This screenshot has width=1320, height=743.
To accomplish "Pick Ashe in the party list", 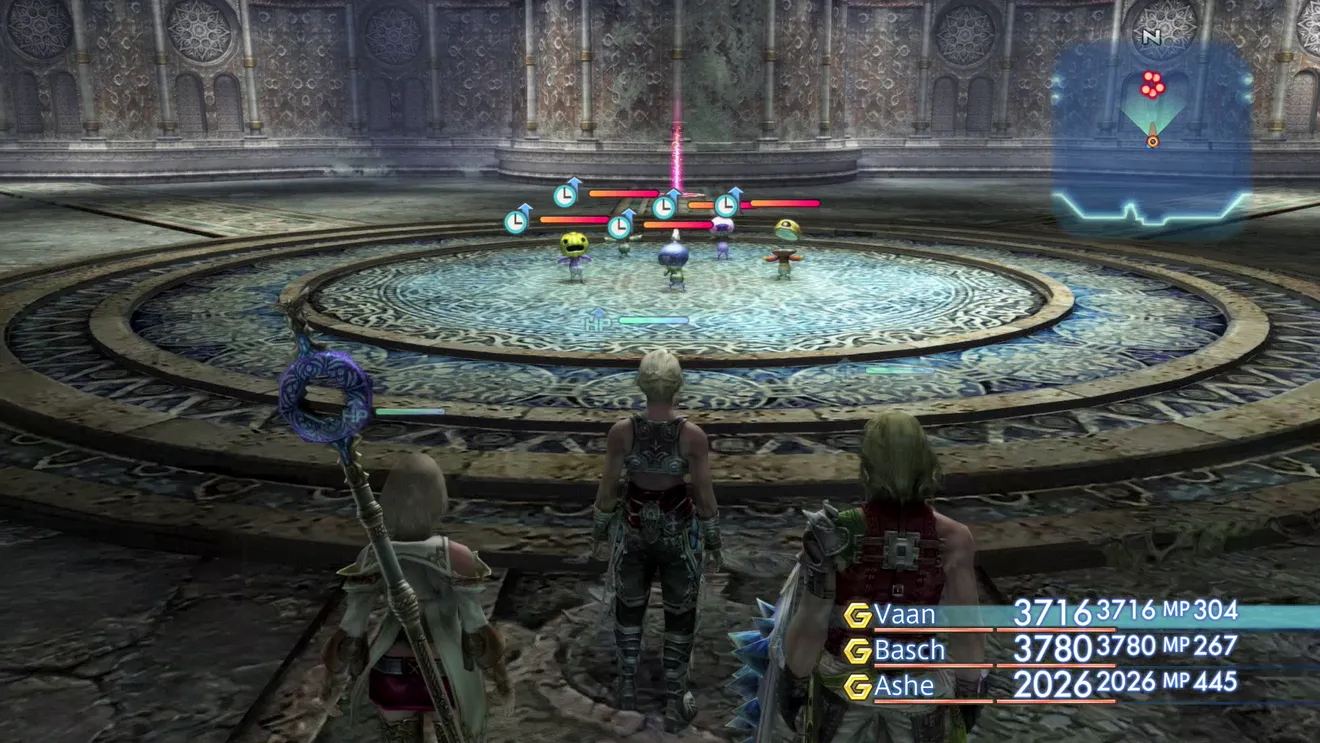I will pos(904,686).
